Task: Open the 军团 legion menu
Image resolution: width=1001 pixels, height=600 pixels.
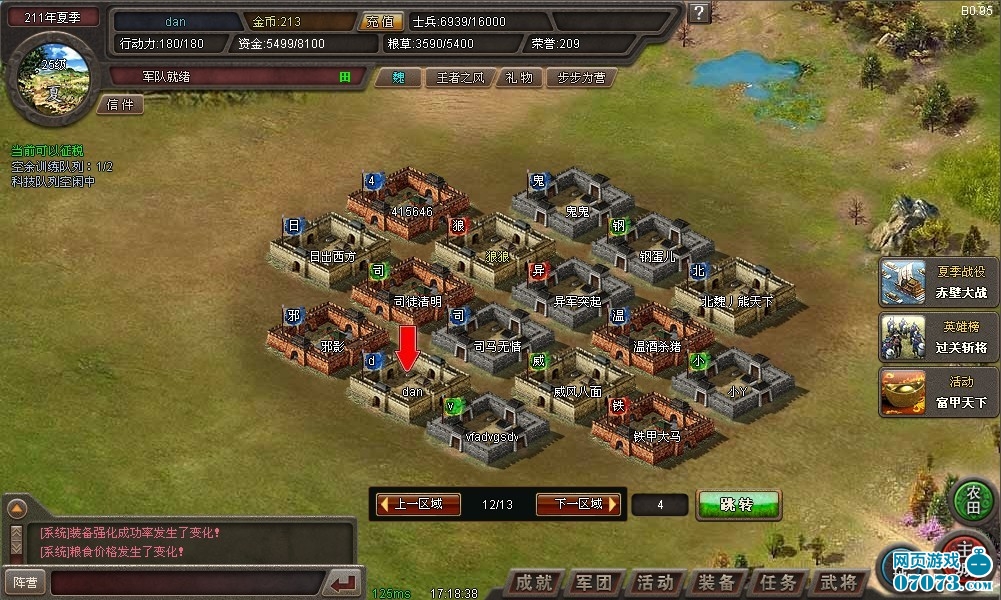Action: tap(596, 583)
